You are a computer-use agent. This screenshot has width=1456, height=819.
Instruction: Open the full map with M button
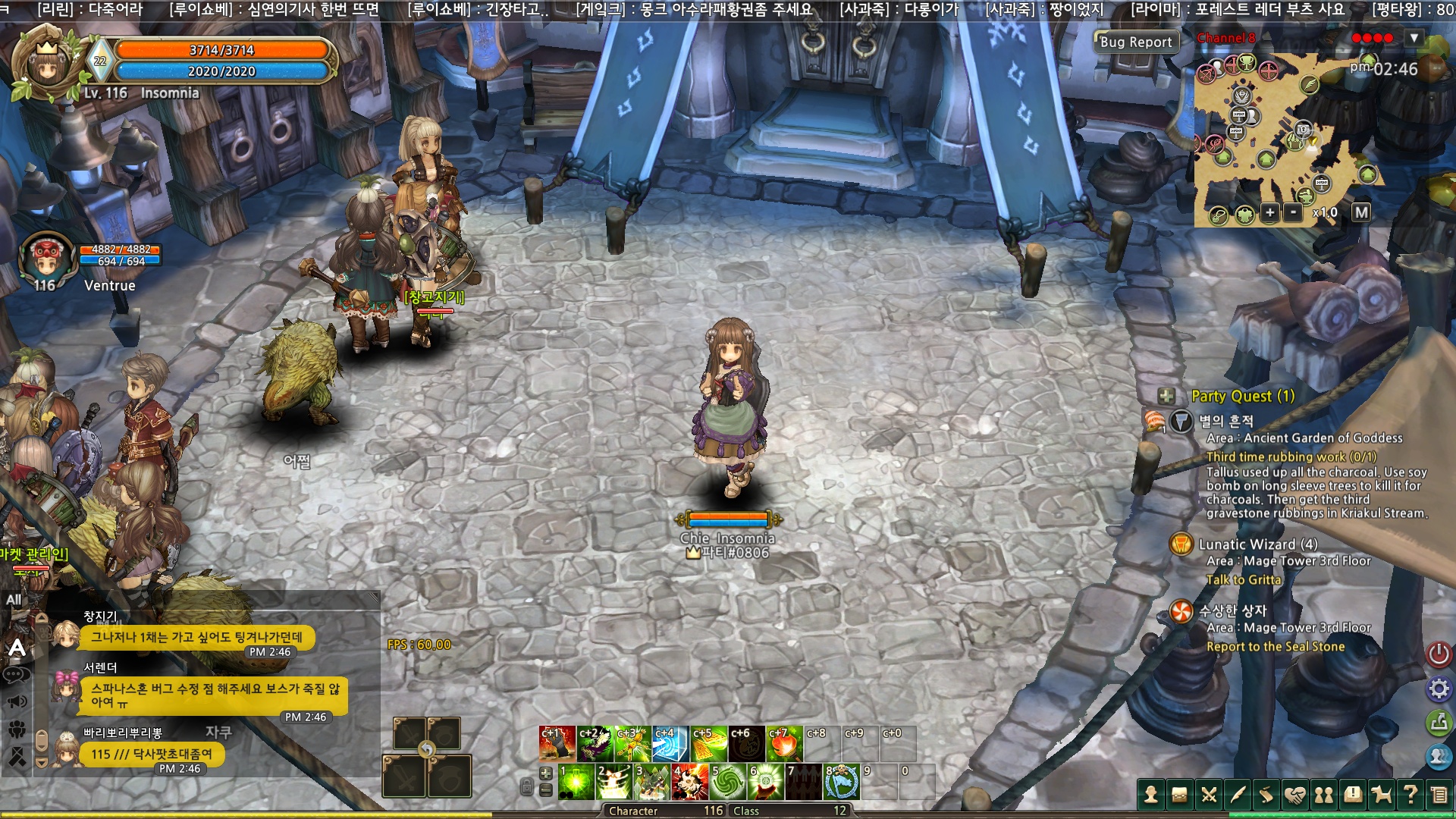[1361, 213]
